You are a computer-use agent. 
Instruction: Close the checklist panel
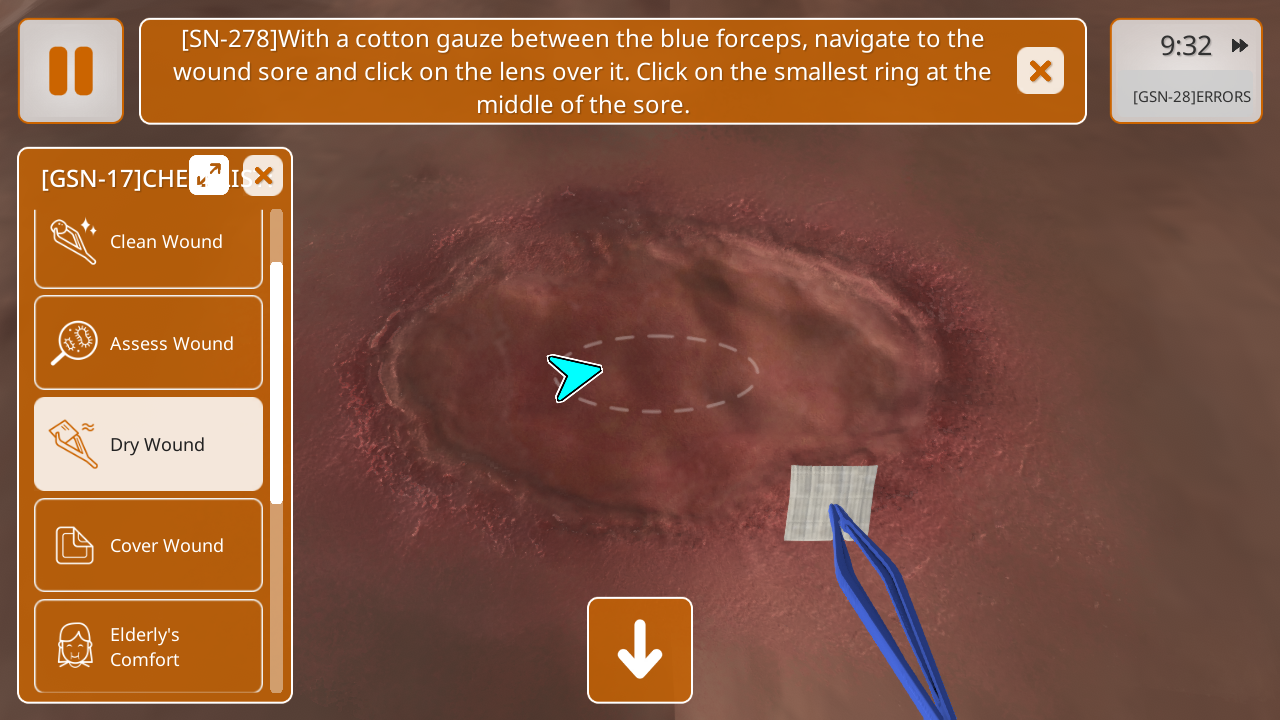[263, 176]
